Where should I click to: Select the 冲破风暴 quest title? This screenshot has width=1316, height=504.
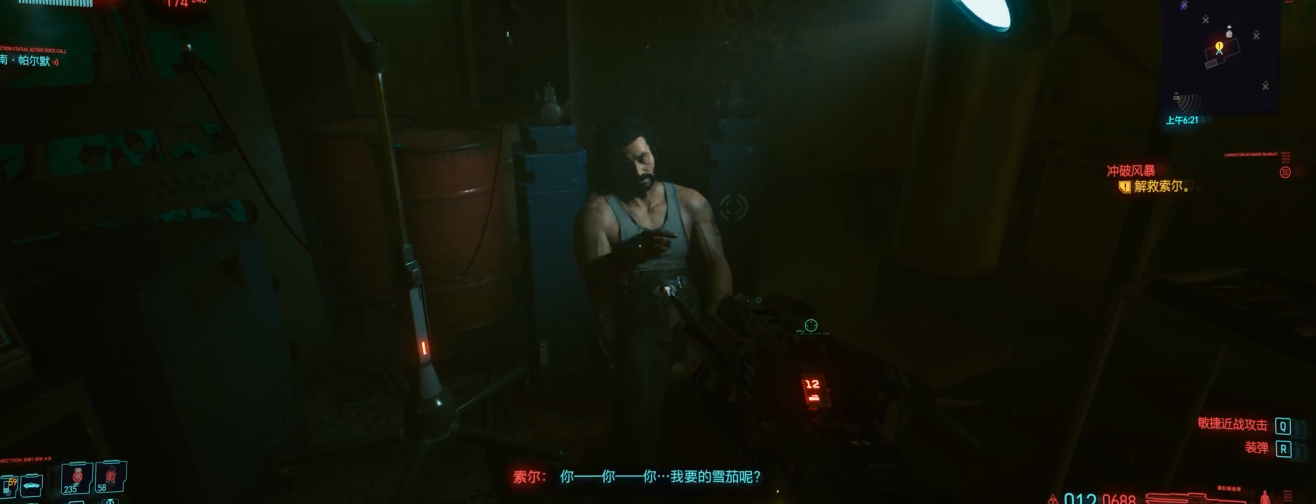coord(1130,171)
